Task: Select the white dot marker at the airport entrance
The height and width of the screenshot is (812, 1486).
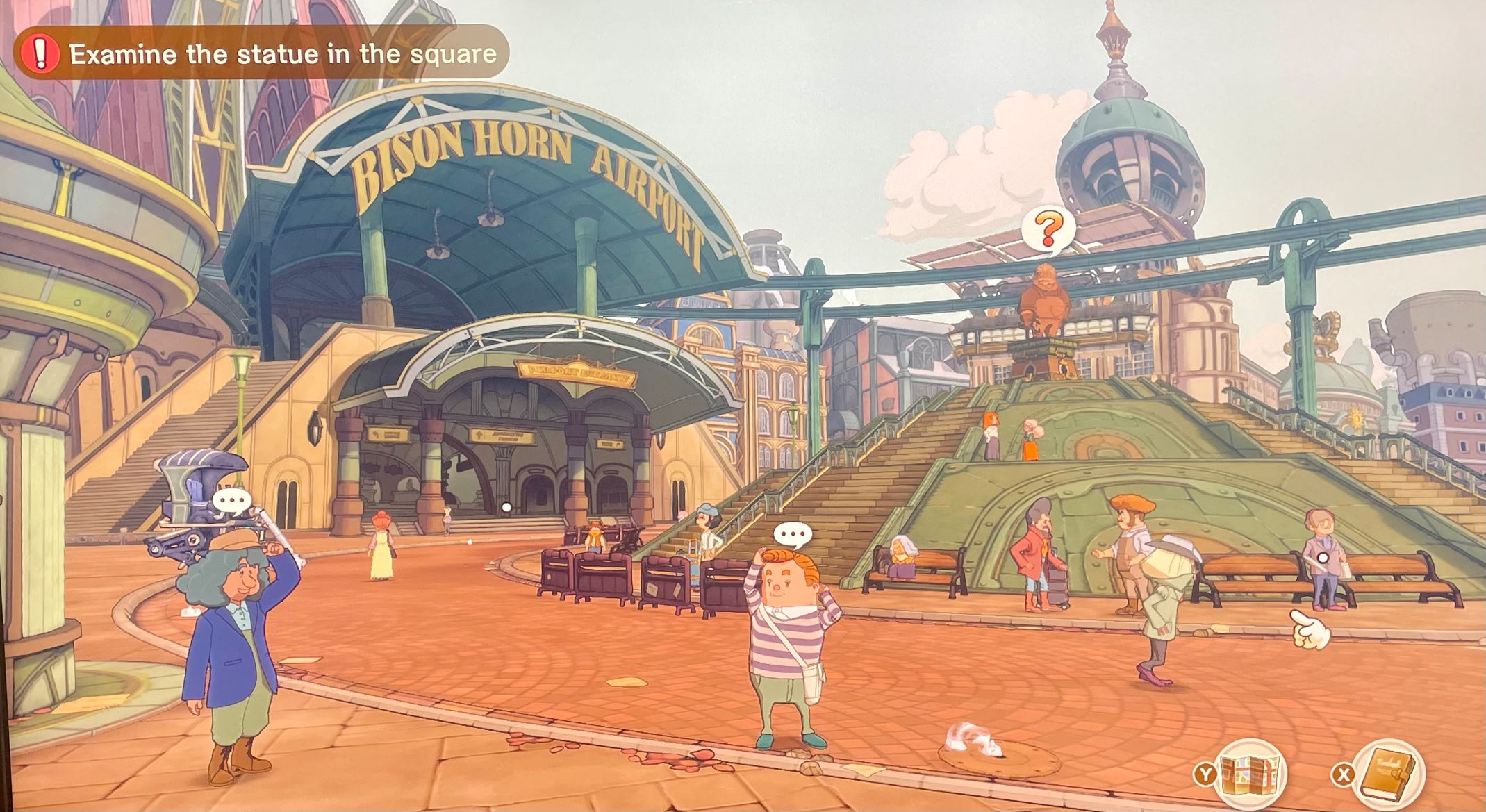Action: click(x=506, y=508)
